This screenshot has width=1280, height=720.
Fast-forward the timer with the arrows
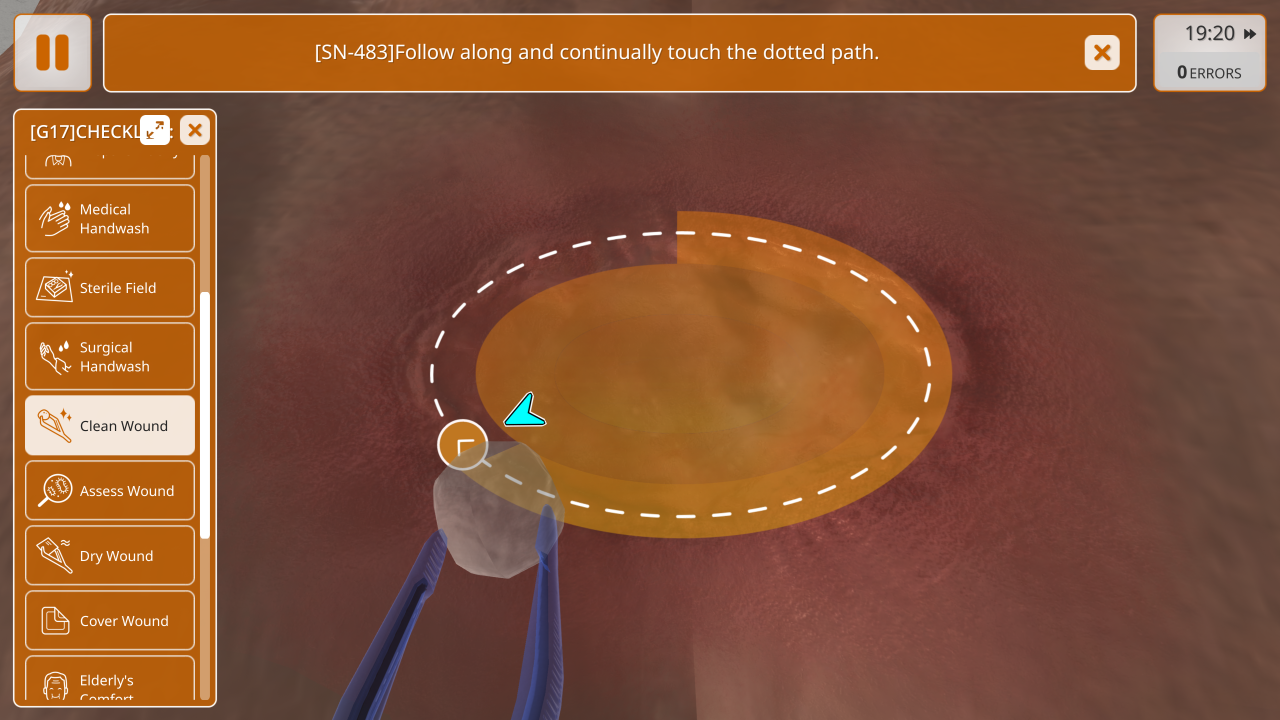click(1250, 34)
